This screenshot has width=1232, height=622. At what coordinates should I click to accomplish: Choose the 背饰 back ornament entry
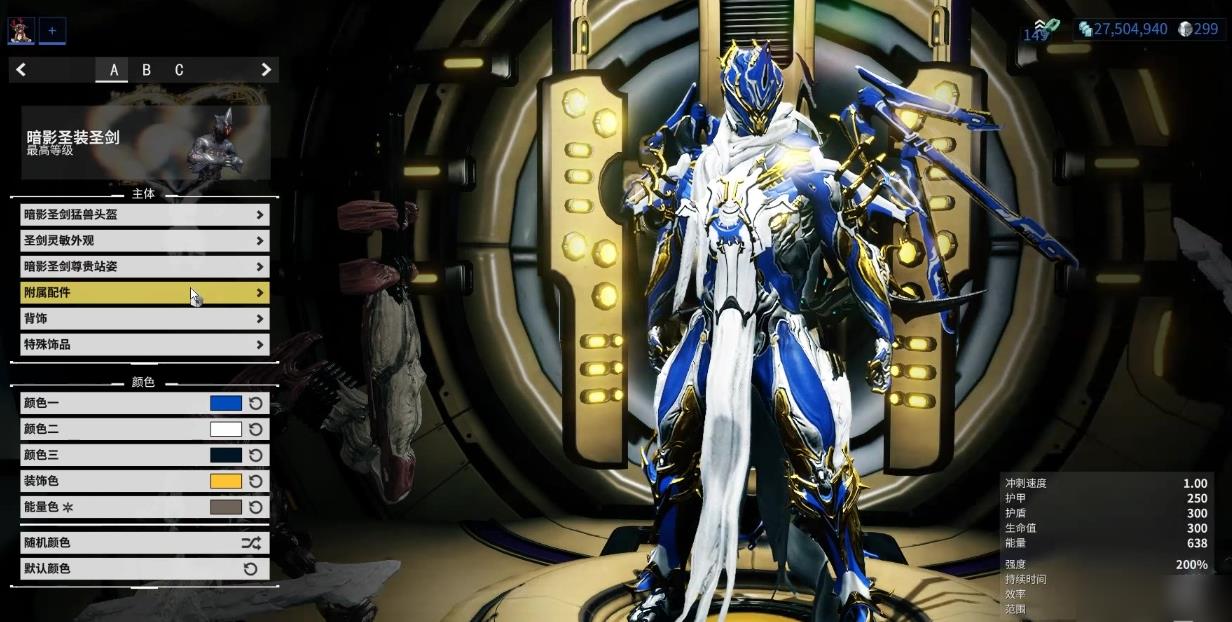pyautogui.click(x=144, y=318)
